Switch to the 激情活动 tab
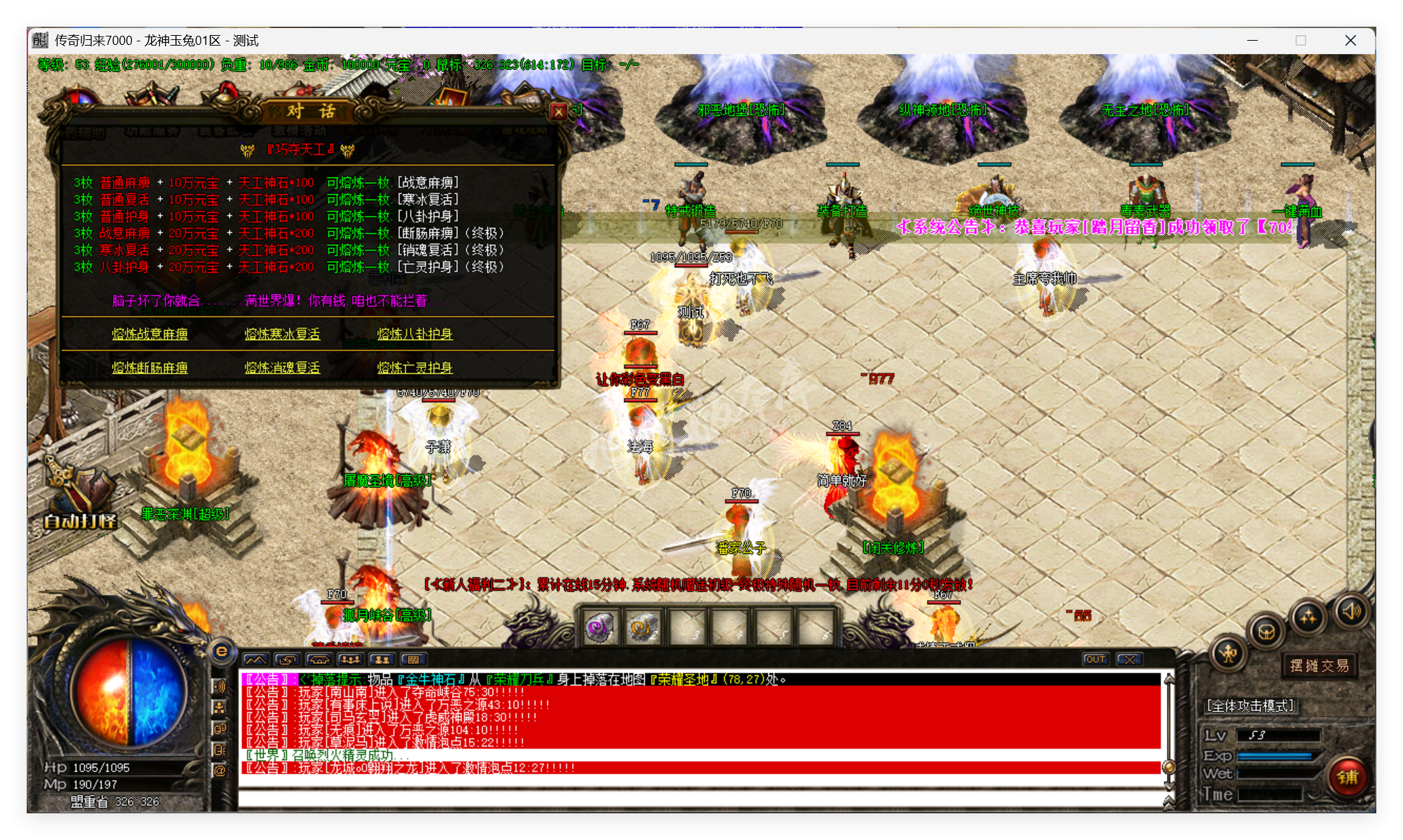Screen dimensions: 1403x840 (x=298, y=132)
